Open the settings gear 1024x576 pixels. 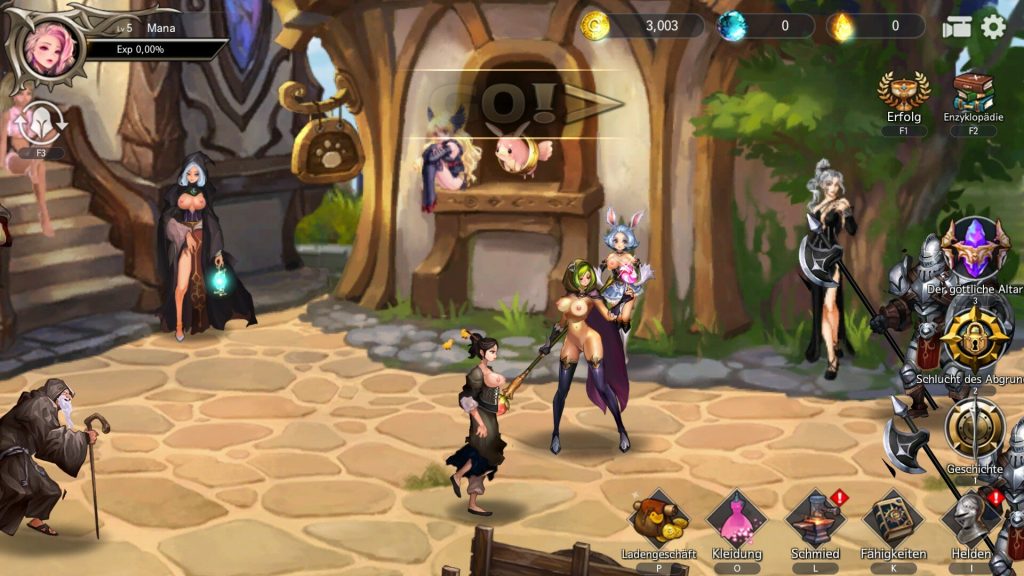click(993, 27)
